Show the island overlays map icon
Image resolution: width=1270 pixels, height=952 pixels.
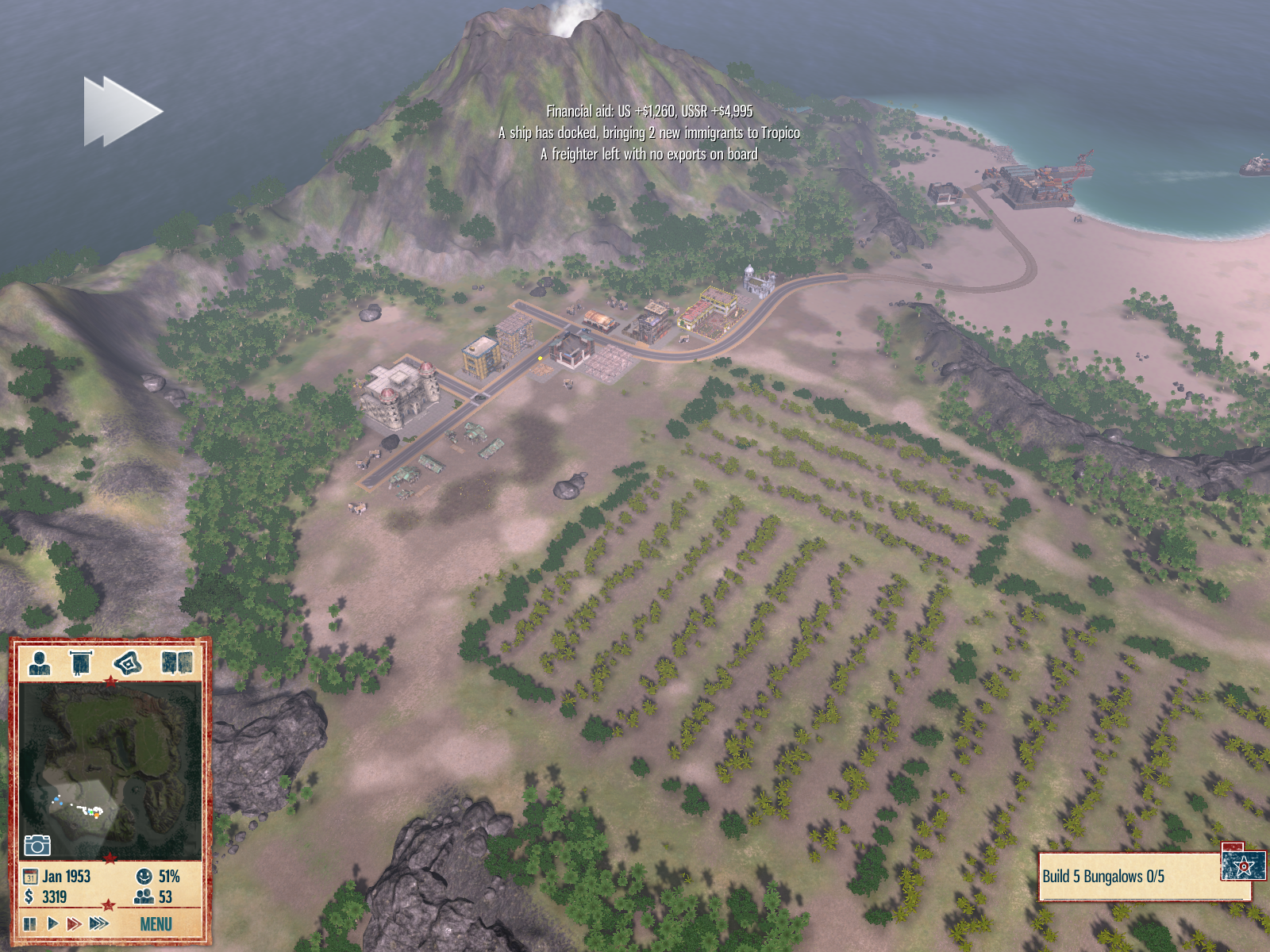tap(128, 662)
